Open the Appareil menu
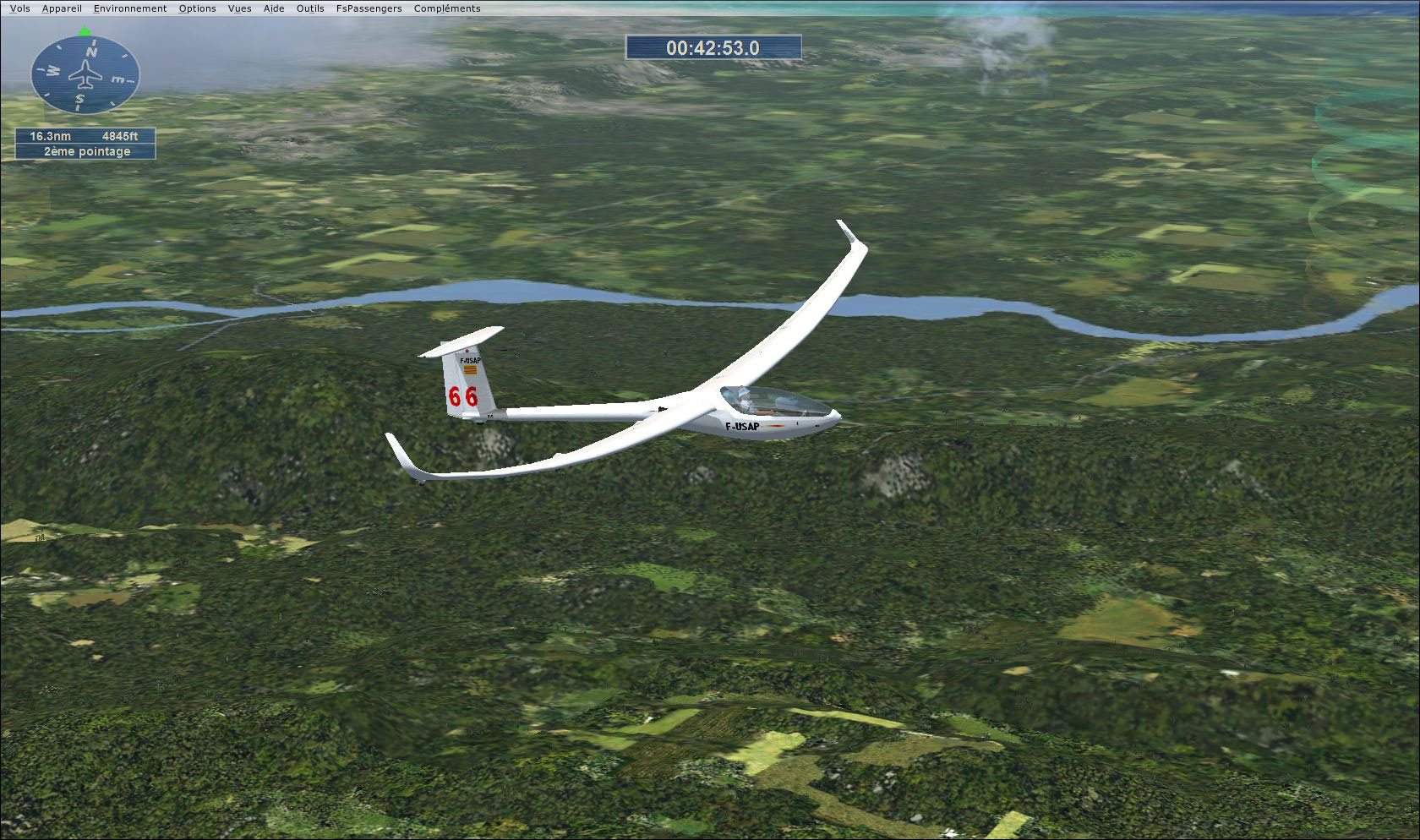 [61, 8]
